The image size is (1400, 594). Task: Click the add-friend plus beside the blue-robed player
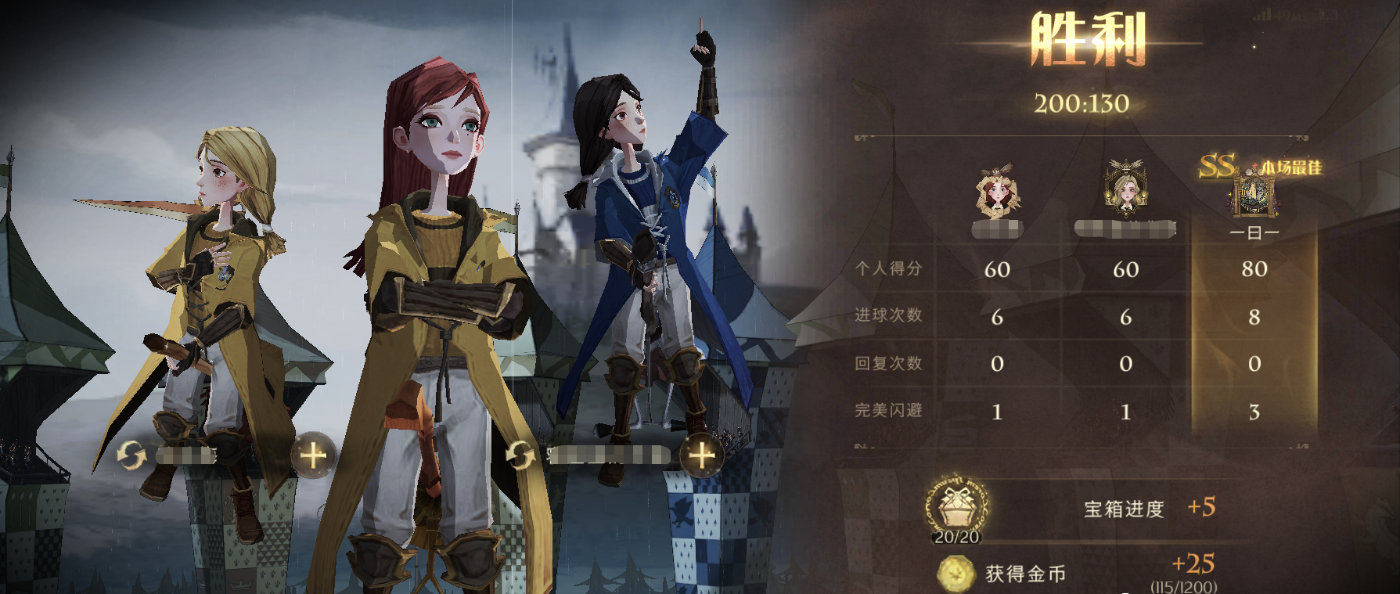point(702,455)
